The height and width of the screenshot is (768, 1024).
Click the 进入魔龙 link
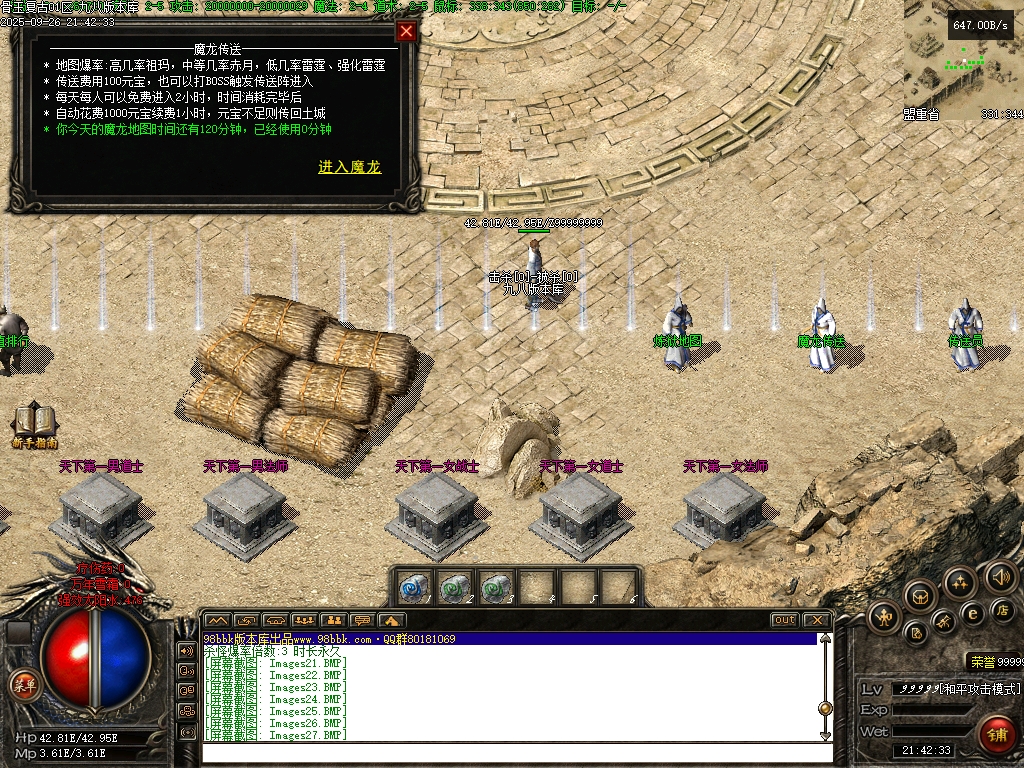coord(350,167)
